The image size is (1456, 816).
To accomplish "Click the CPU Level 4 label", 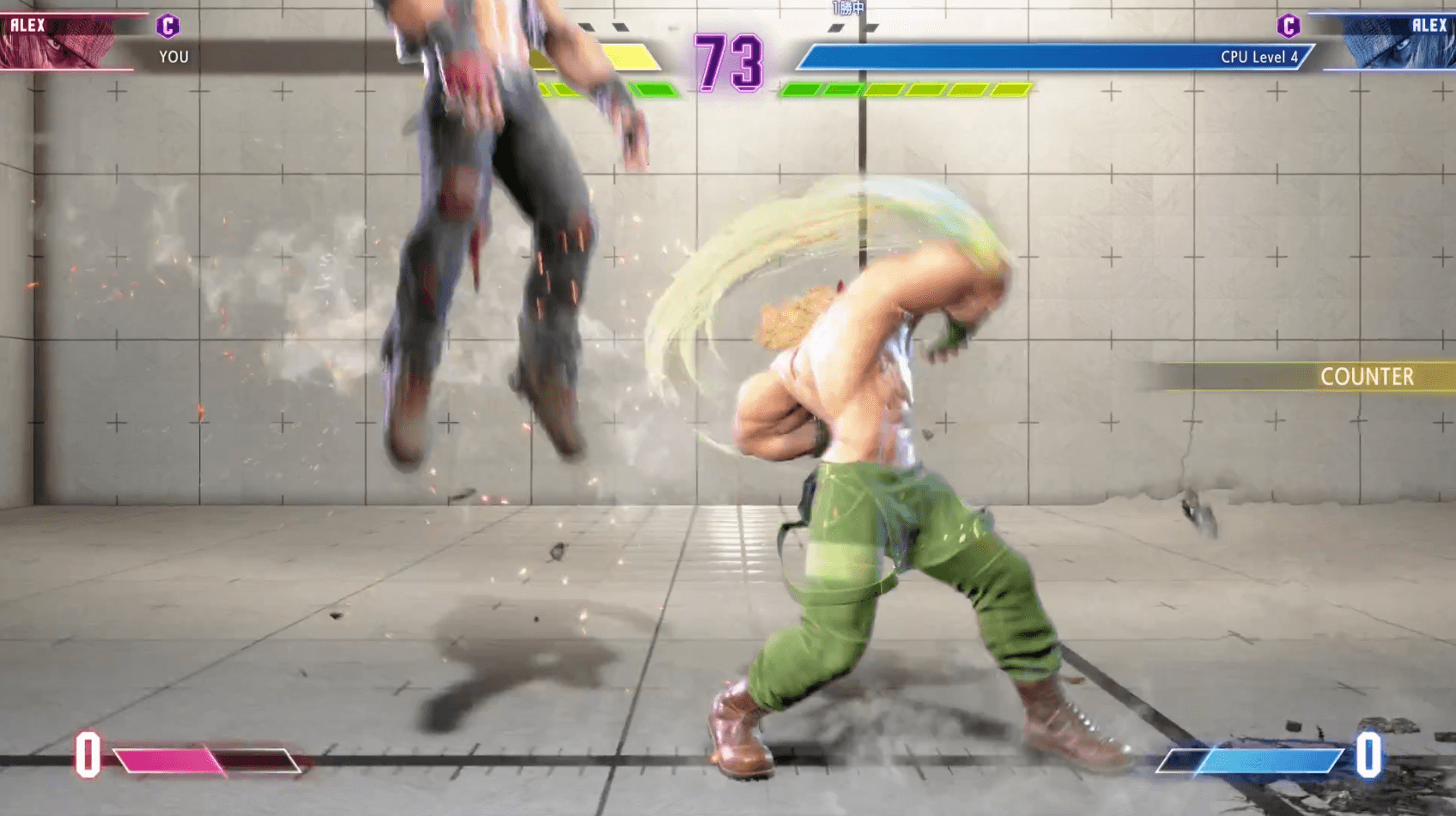I will 1261,57.
